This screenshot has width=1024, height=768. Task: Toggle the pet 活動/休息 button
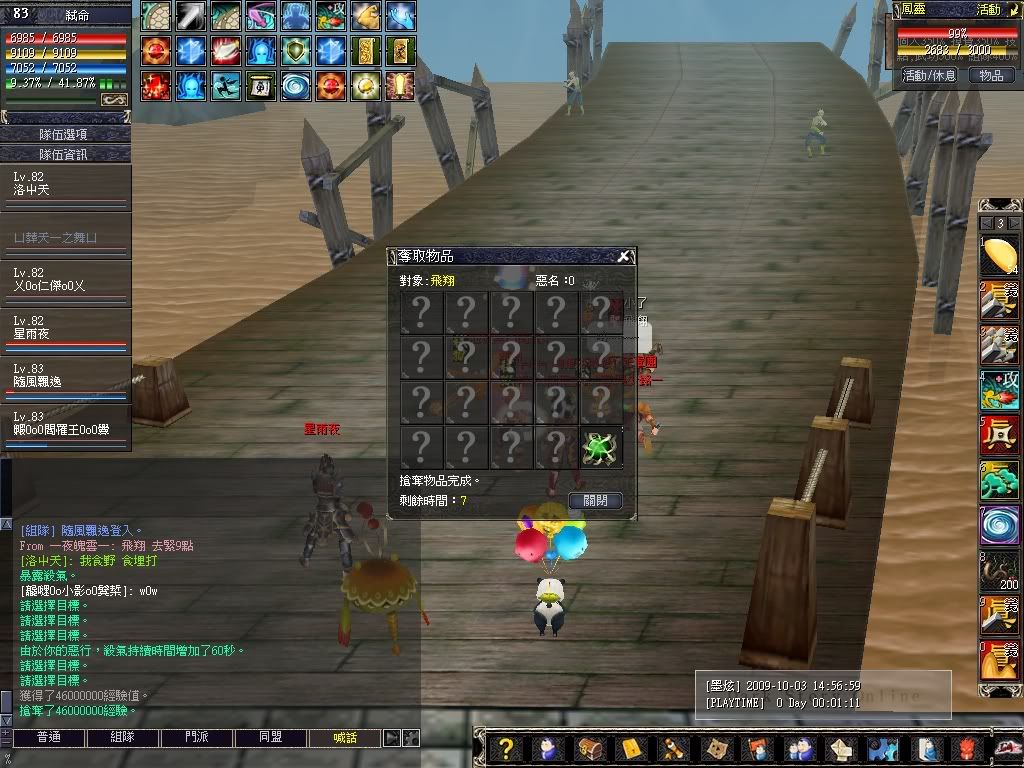(929, 75)
